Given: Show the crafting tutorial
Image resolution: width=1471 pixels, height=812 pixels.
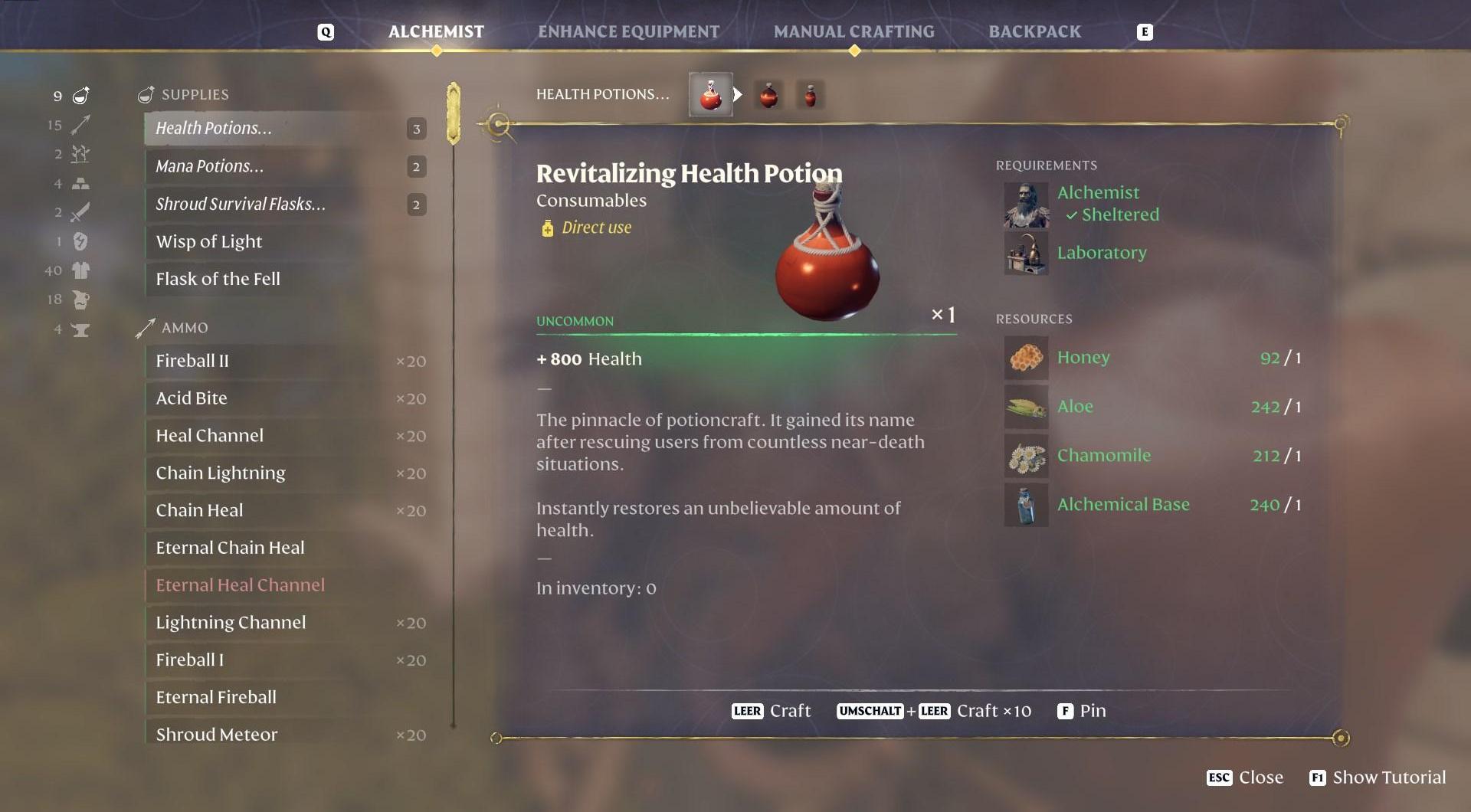Looking at the screenshot, I should 1378,778.
